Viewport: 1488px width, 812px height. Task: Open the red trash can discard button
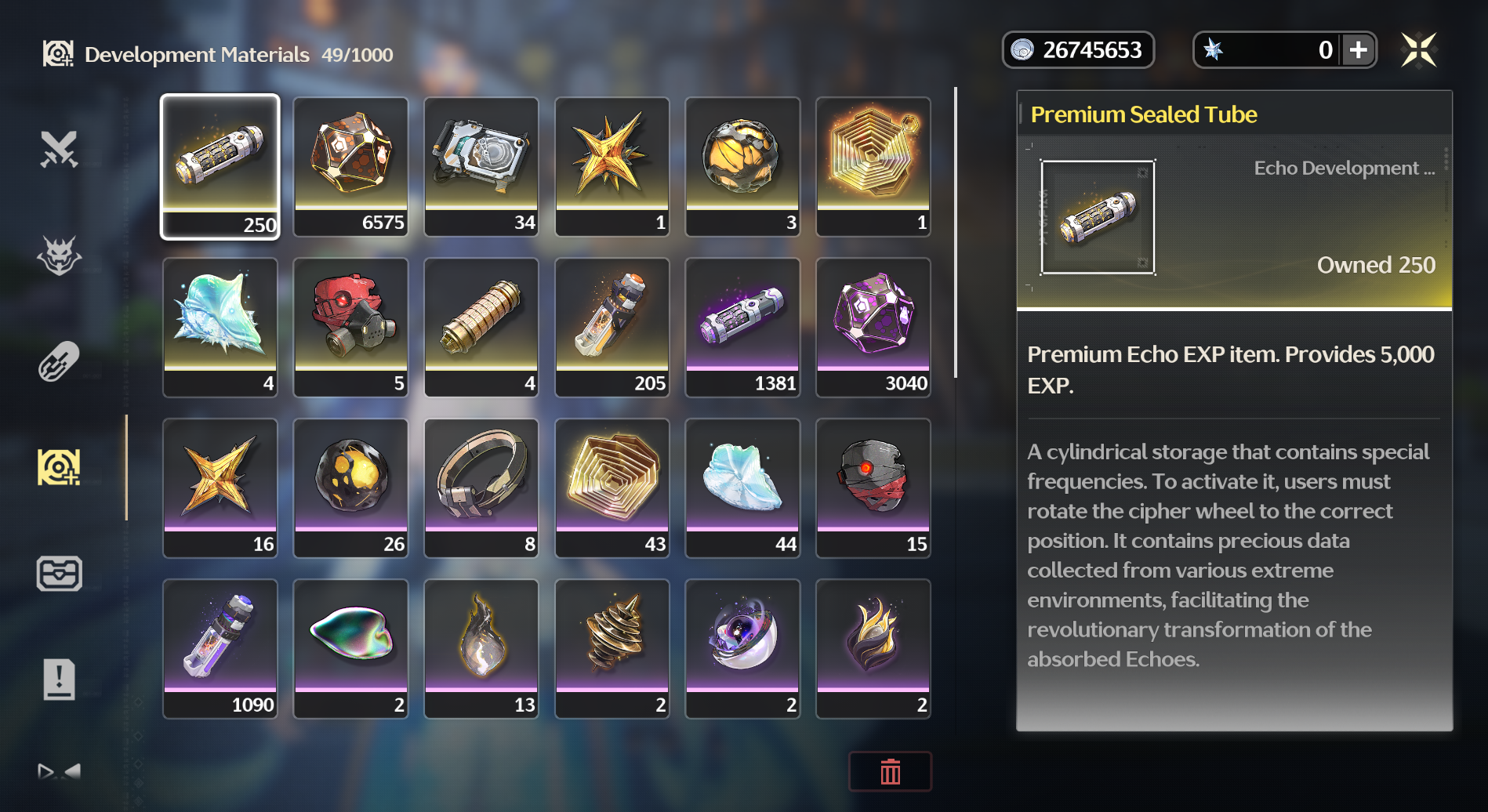[890, 771]
